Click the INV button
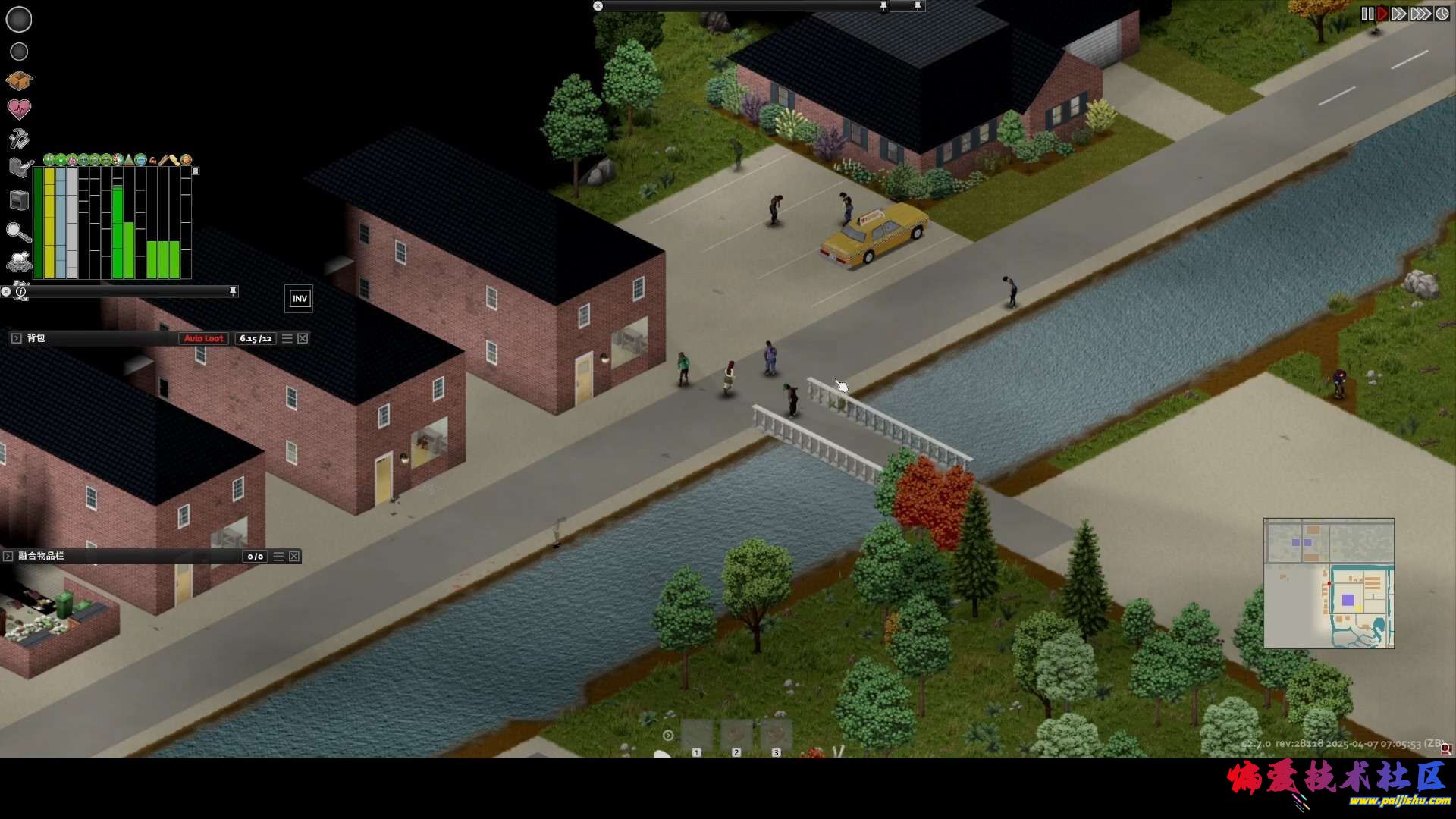This screenshot has width=1456, height=819. [300, 299]
